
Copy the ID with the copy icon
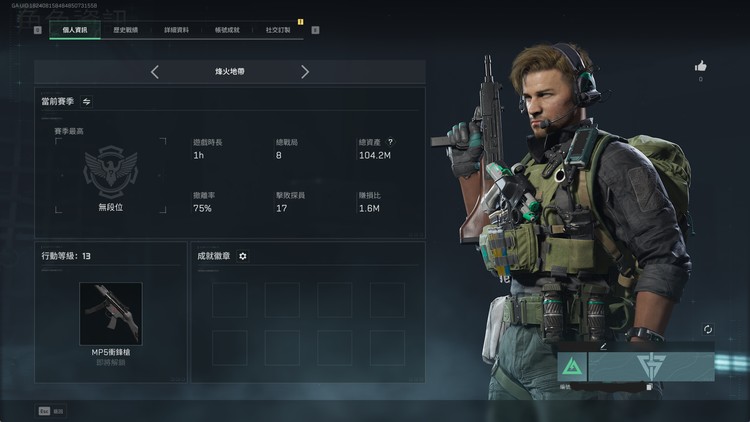click(x=649, y=386)
